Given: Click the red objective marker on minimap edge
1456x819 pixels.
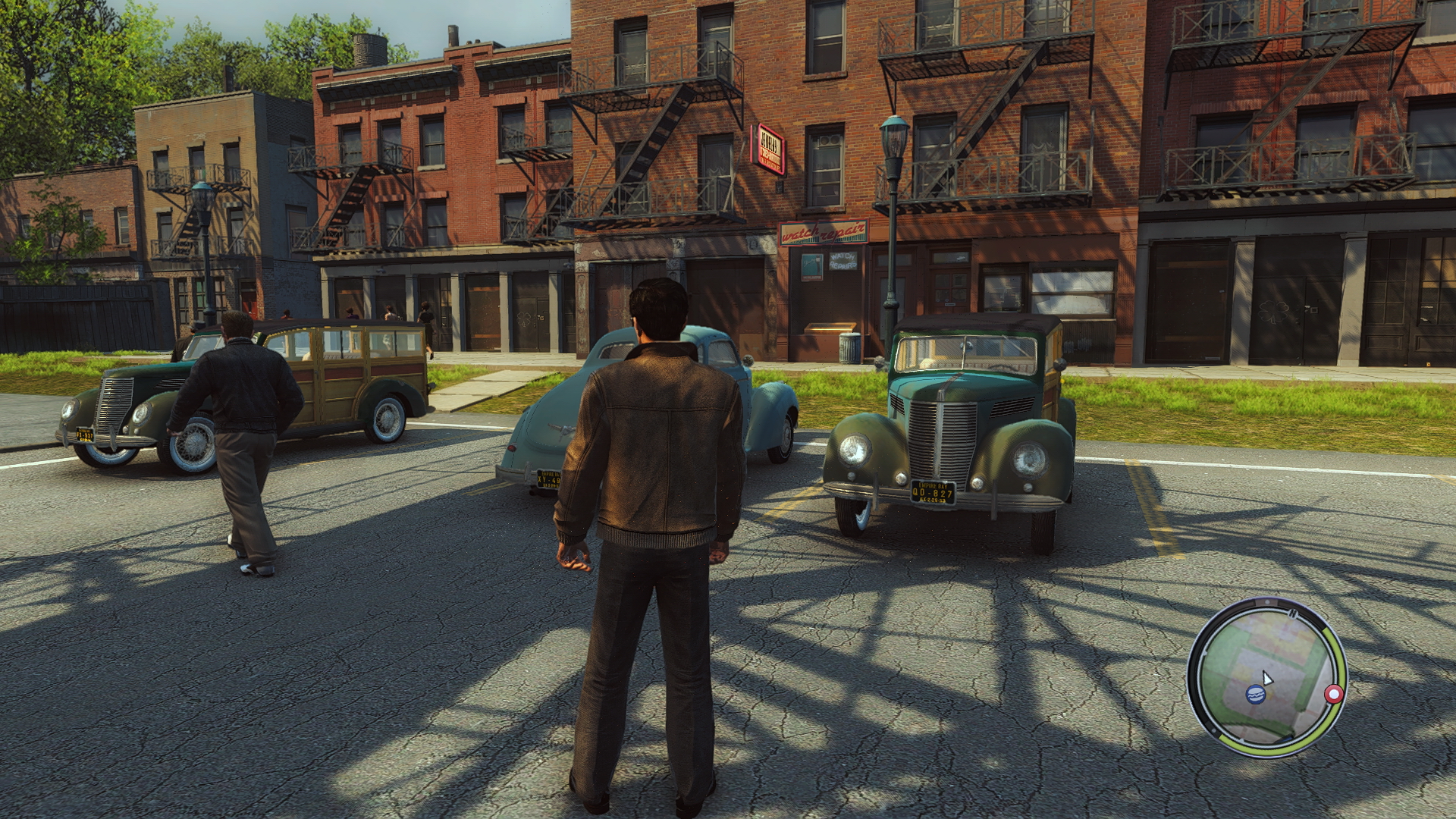Looking at the screenshot, I should 1334,694.
